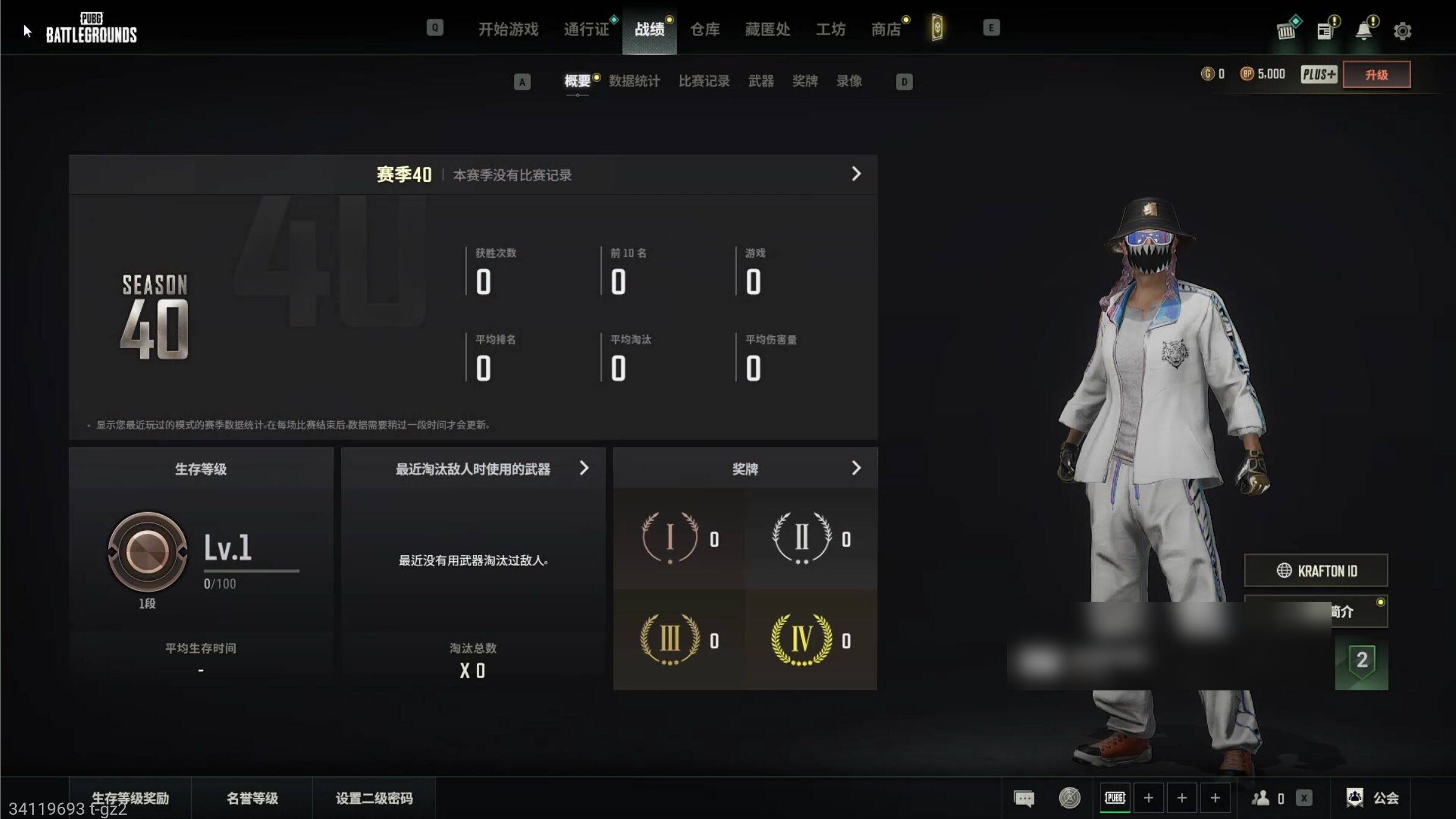Expand the 赛季40 season banner arrow
1456x819 pixels.
click(856, 174)
